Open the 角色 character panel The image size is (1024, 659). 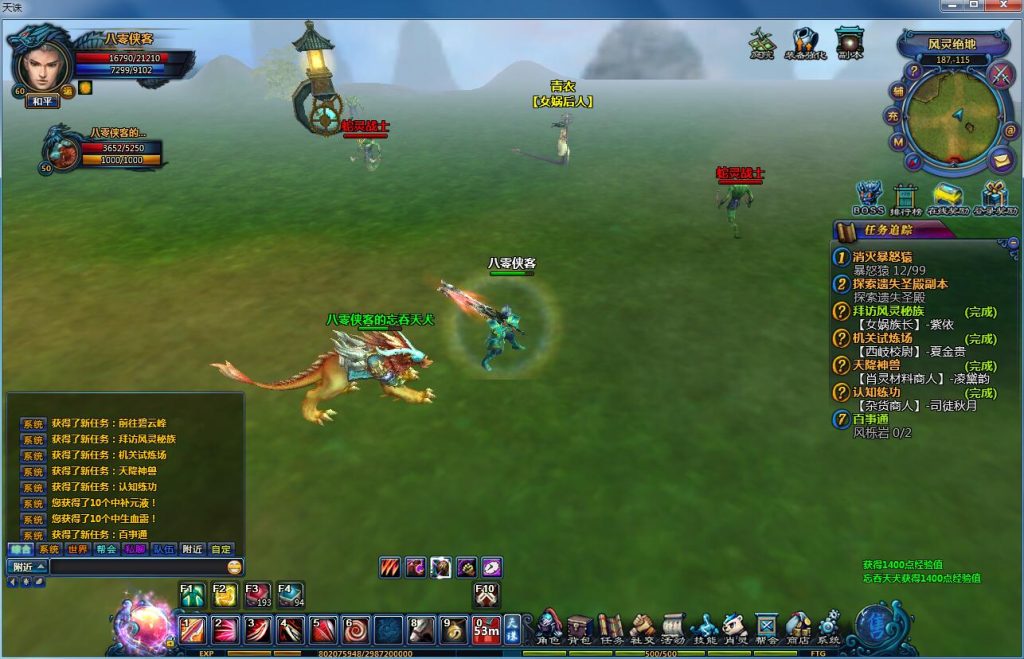(548, 627)
